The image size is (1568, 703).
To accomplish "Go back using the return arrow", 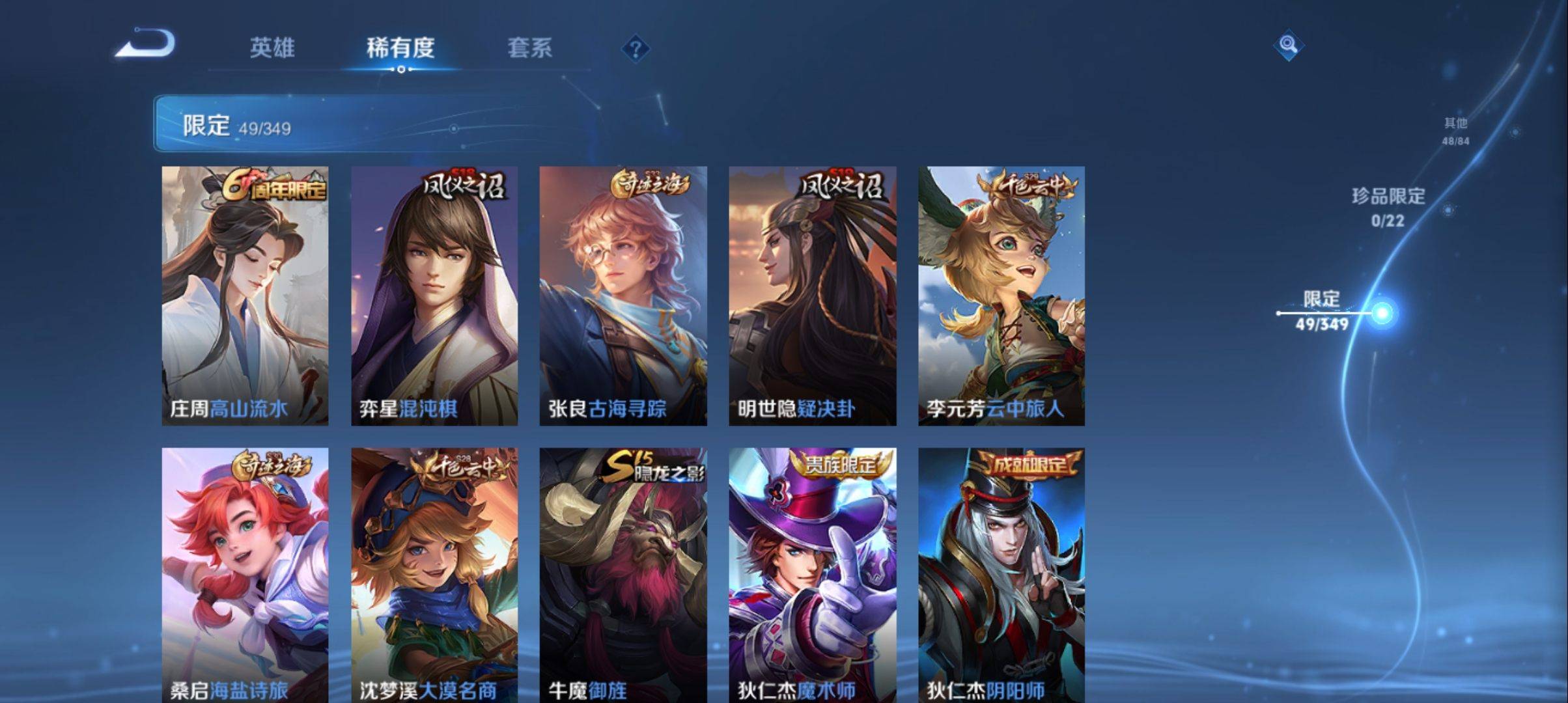I will coord(145,44).
